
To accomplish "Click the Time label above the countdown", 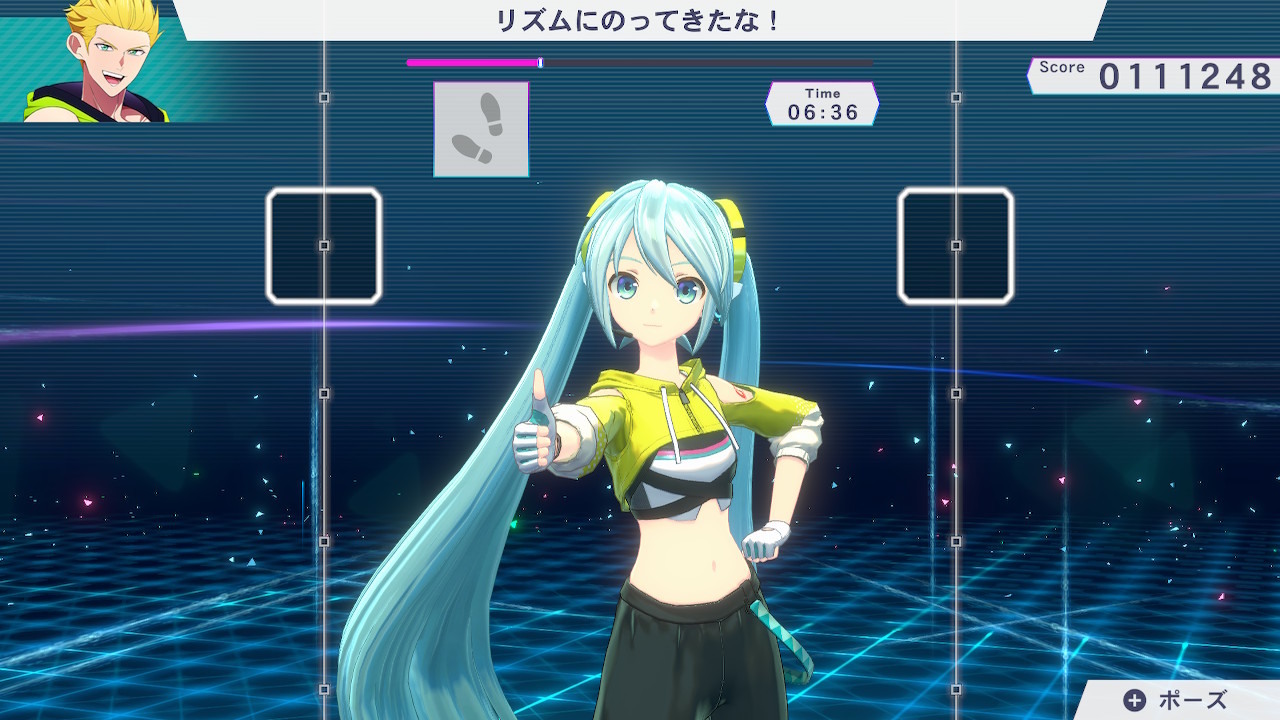I will point(822,91).
